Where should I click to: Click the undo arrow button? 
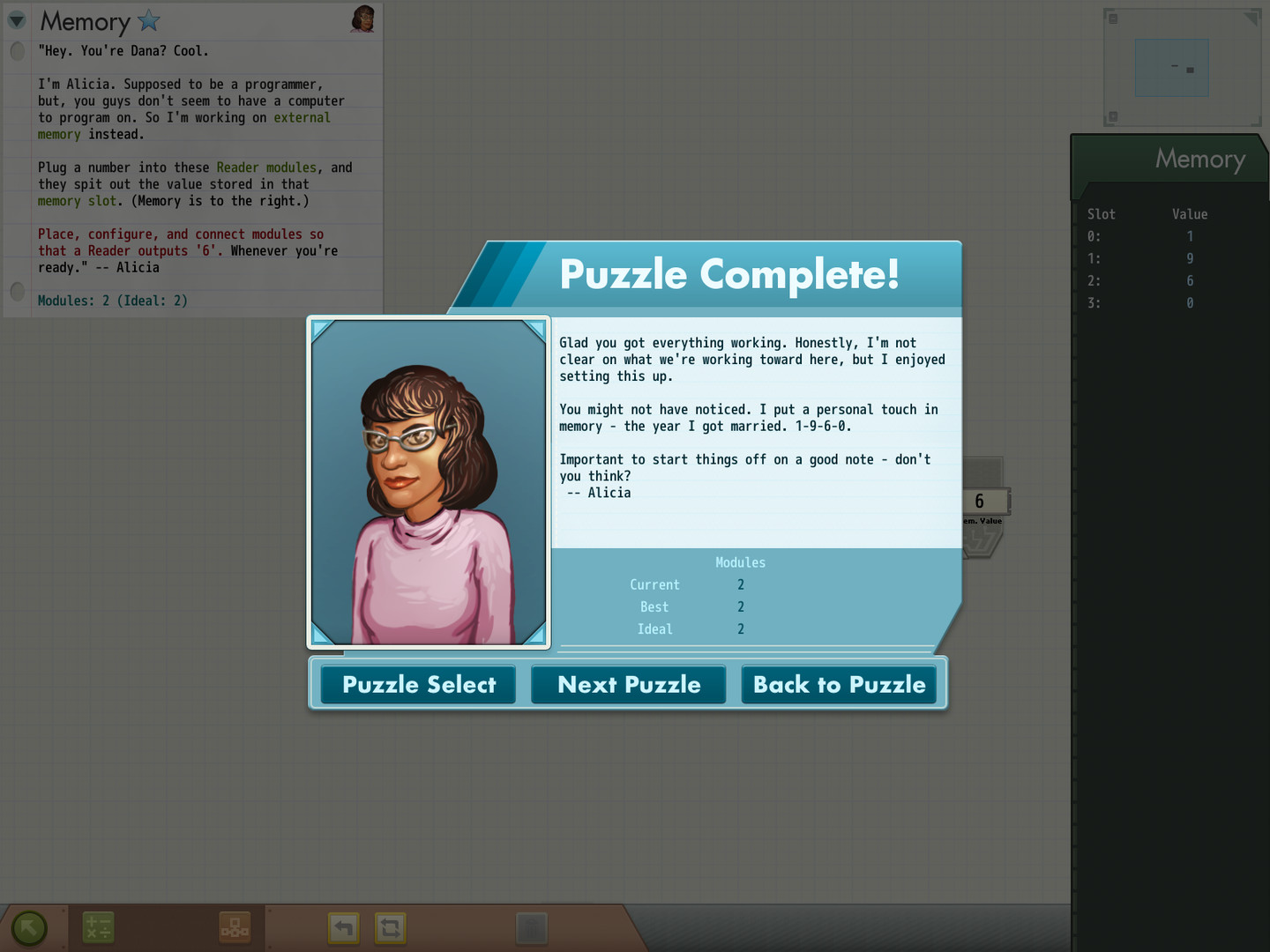click(x=344, y=927)
